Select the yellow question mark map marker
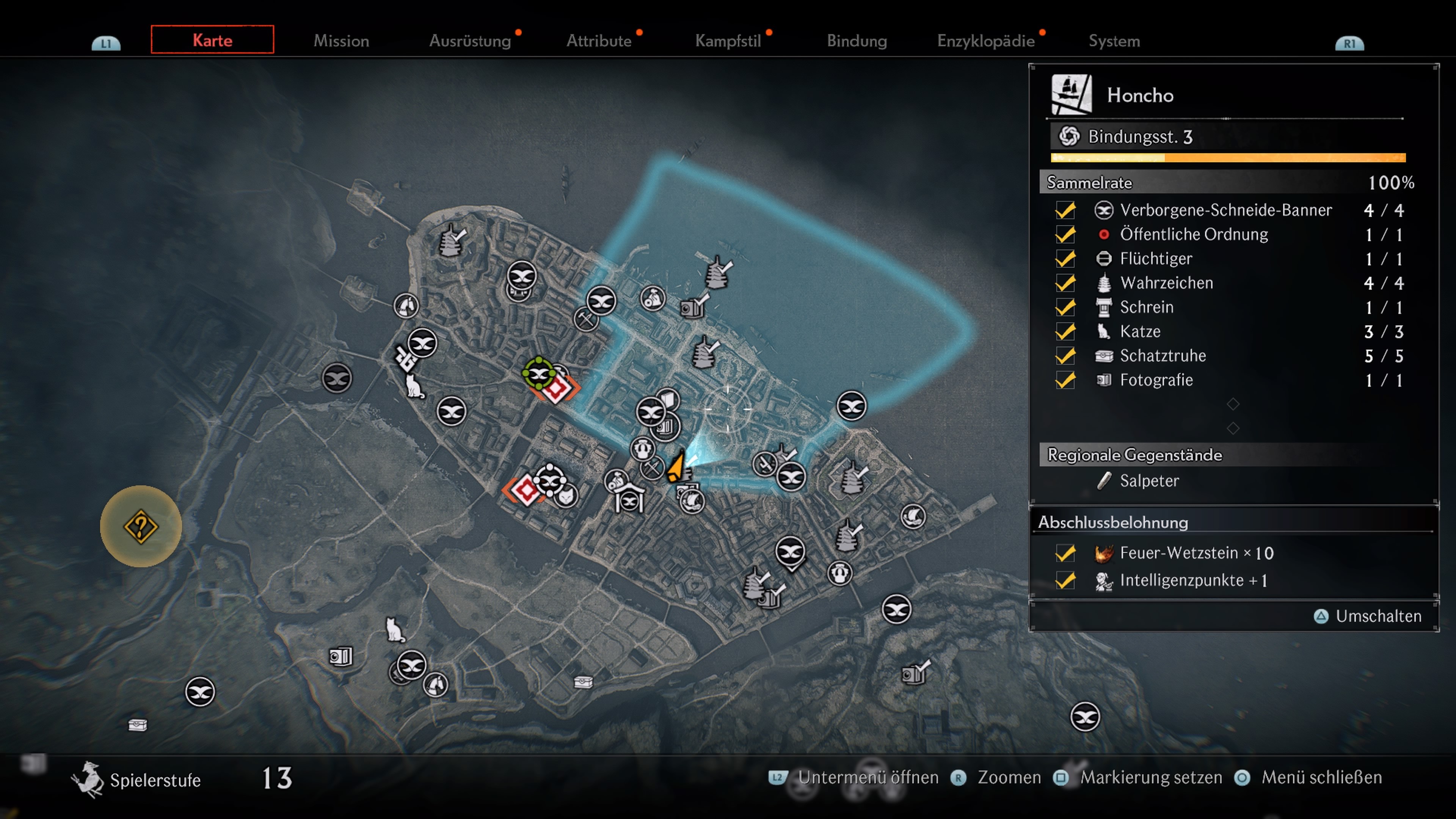 tap(141, 526)
